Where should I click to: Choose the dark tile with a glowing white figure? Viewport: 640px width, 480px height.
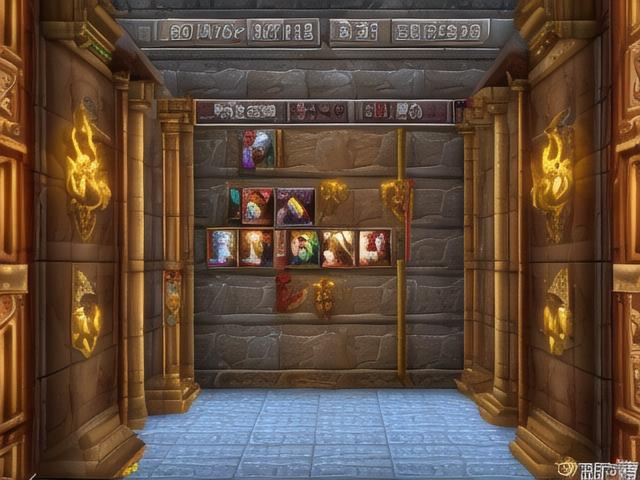[256, 248]
